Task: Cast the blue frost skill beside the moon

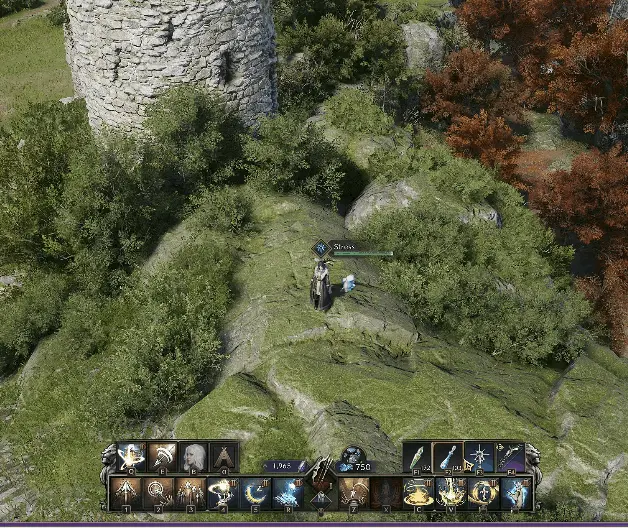Action: [x=286, y=492]
